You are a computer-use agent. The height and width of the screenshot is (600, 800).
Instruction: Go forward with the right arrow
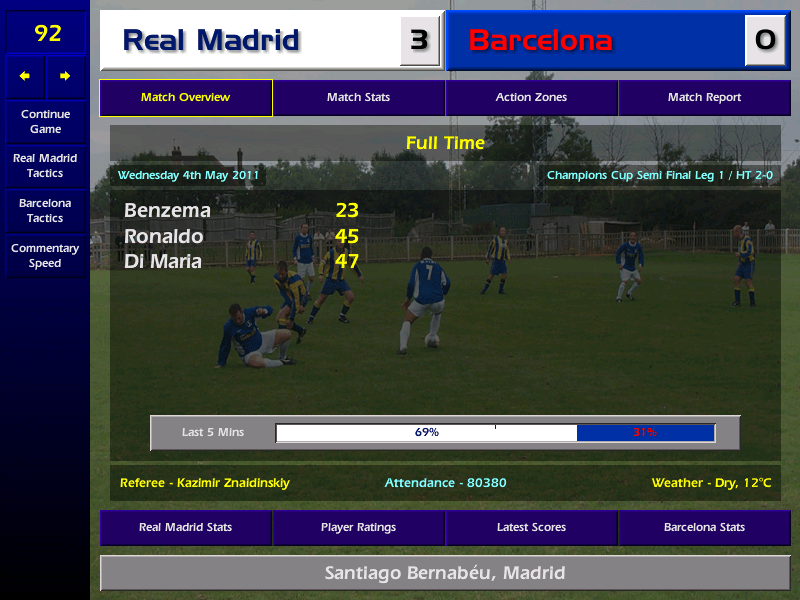point(65,76)
